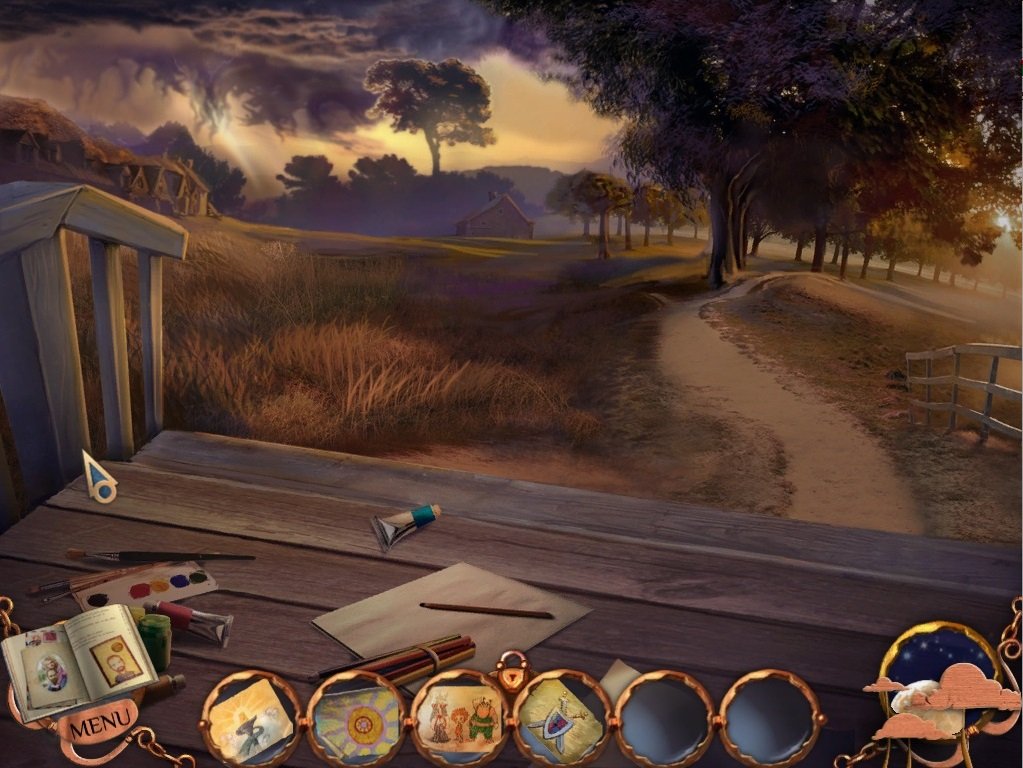
Task: Open the journal book
Action: pyautogui.click(x=78, y=658)
